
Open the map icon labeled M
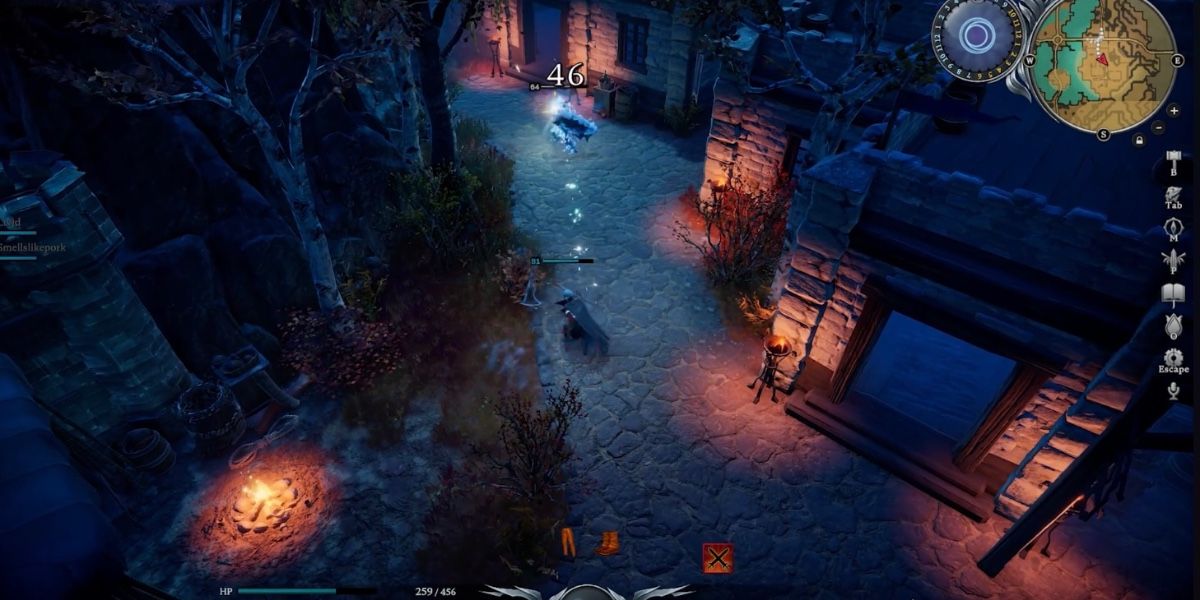coord(1174,228)
